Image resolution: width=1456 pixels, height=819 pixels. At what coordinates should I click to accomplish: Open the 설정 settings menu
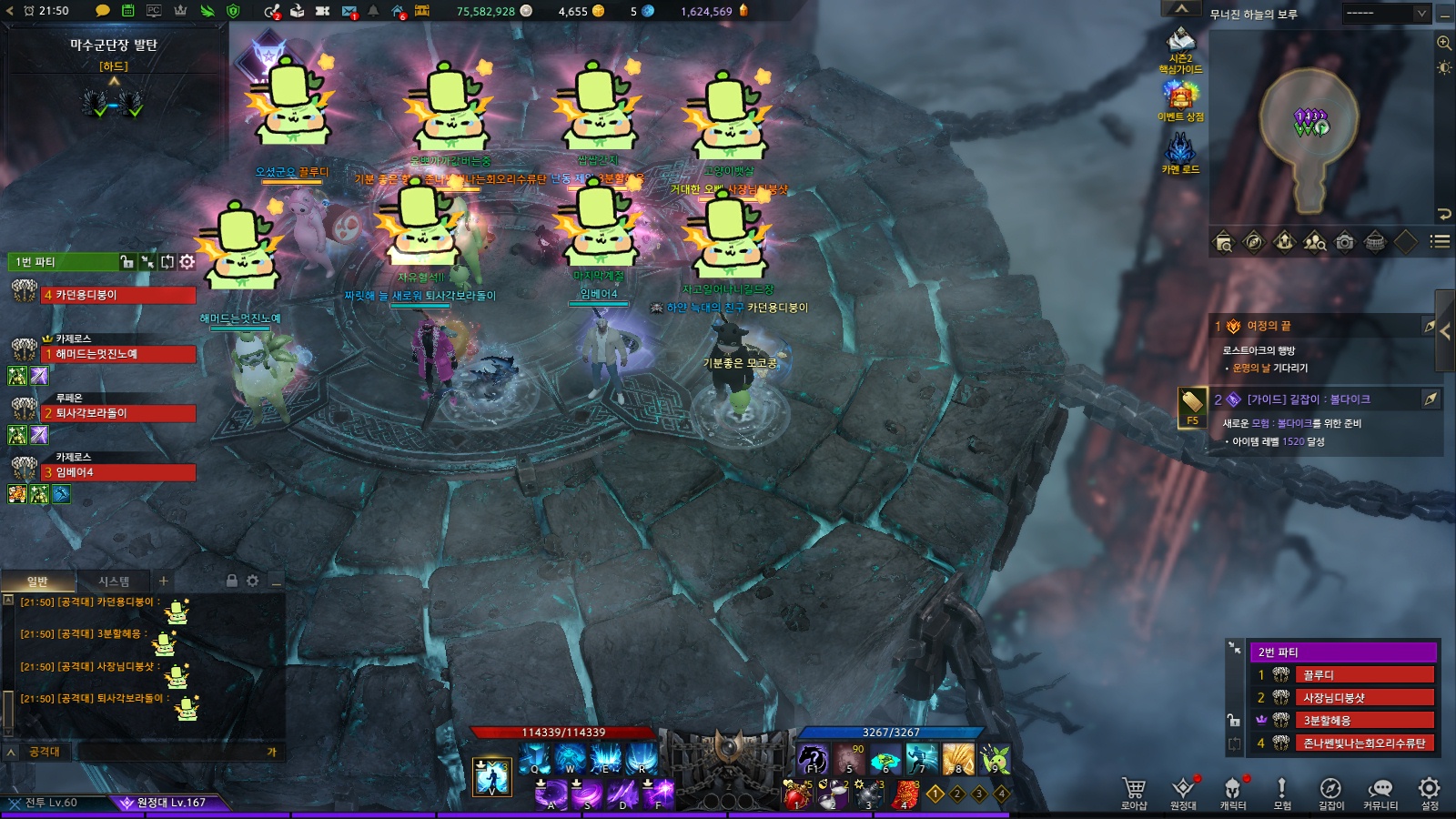point(1430,790)
